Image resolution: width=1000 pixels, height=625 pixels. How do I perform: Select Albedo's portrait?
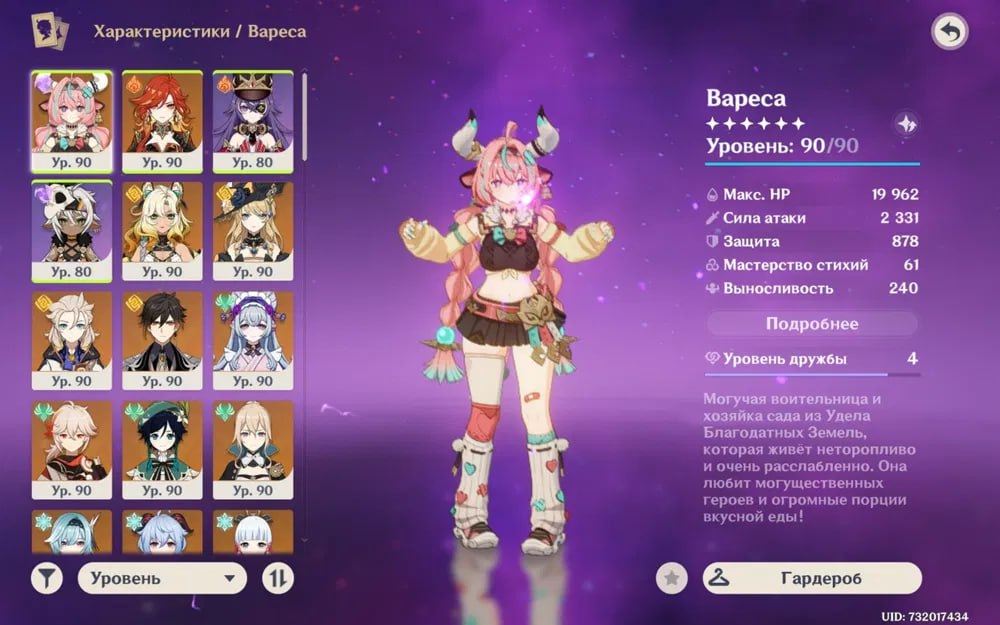pyautogui.click(x=71, y=338)
